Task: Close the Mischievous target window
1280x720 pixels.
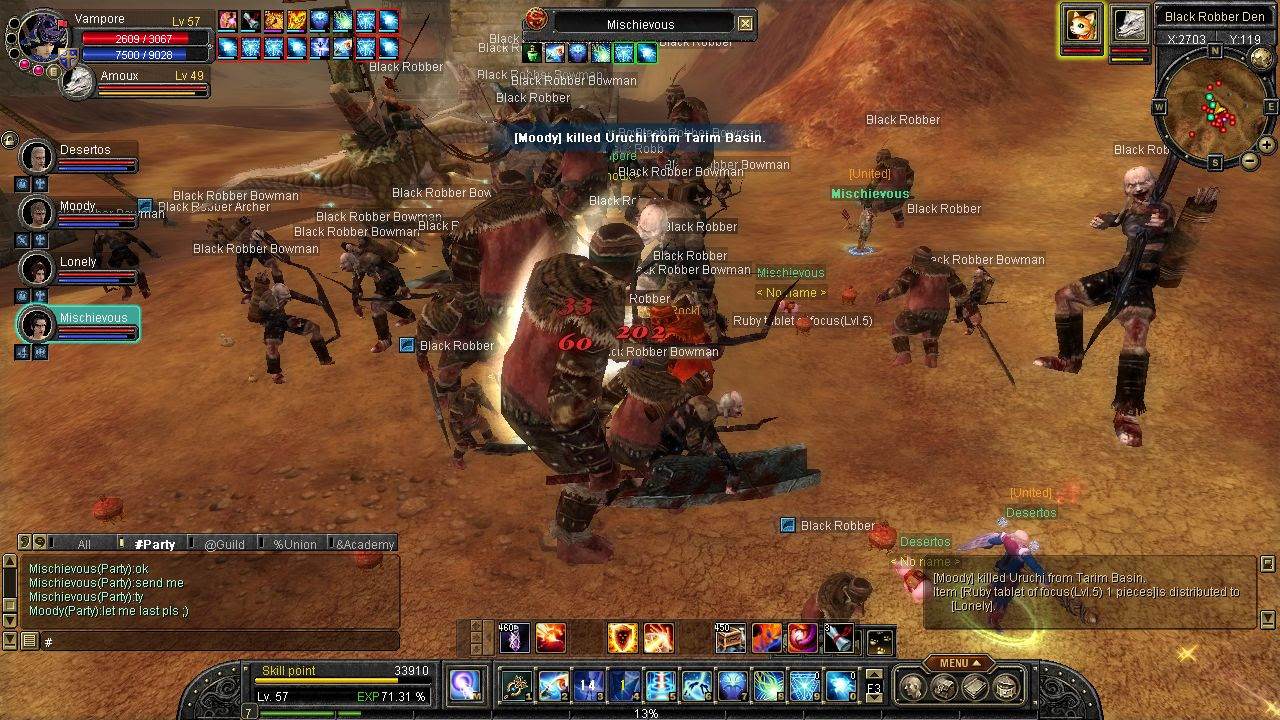Action: pyautogui.click(x=745, y=24)
